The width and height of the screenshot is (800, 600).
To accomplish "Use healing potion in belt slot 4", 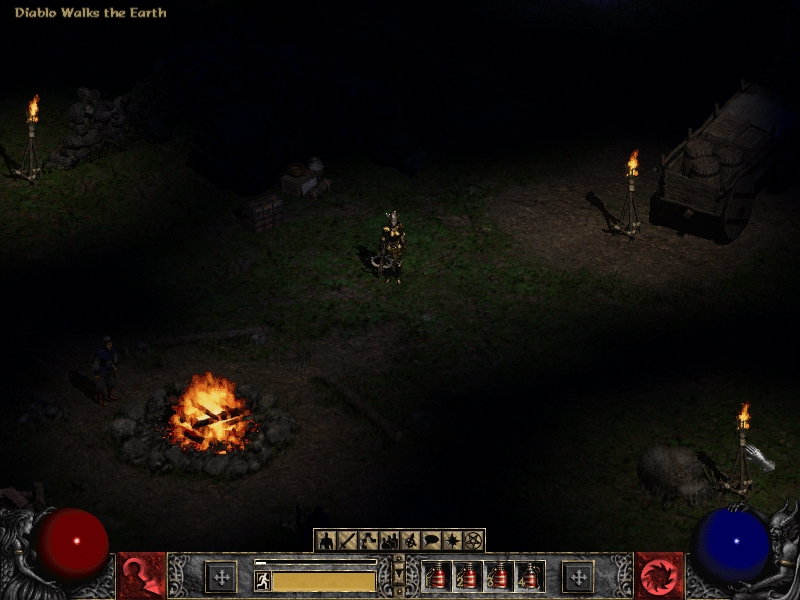I will [x=530, y=576].
